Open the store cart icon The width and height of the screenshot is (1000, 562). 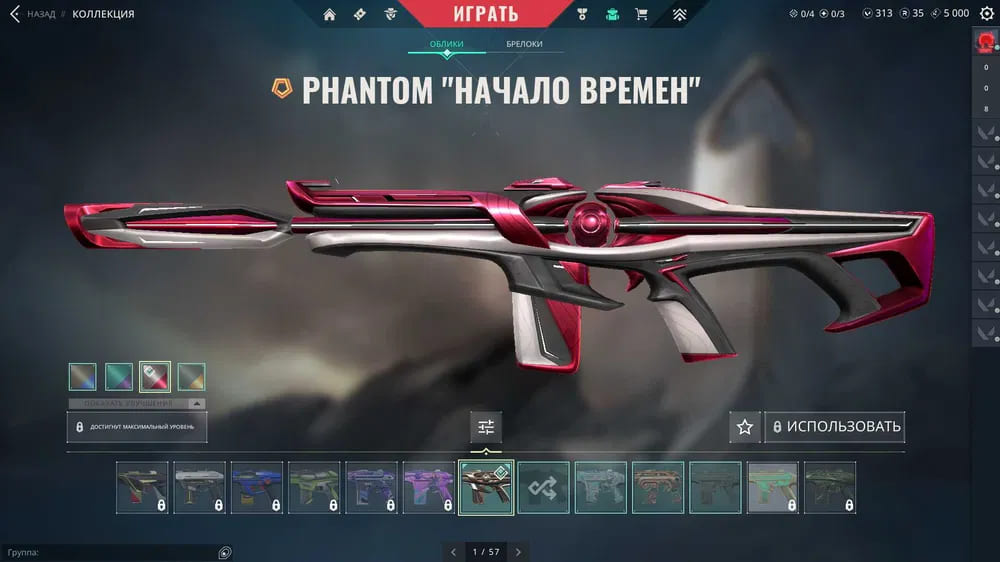click(x=641, y=14)
